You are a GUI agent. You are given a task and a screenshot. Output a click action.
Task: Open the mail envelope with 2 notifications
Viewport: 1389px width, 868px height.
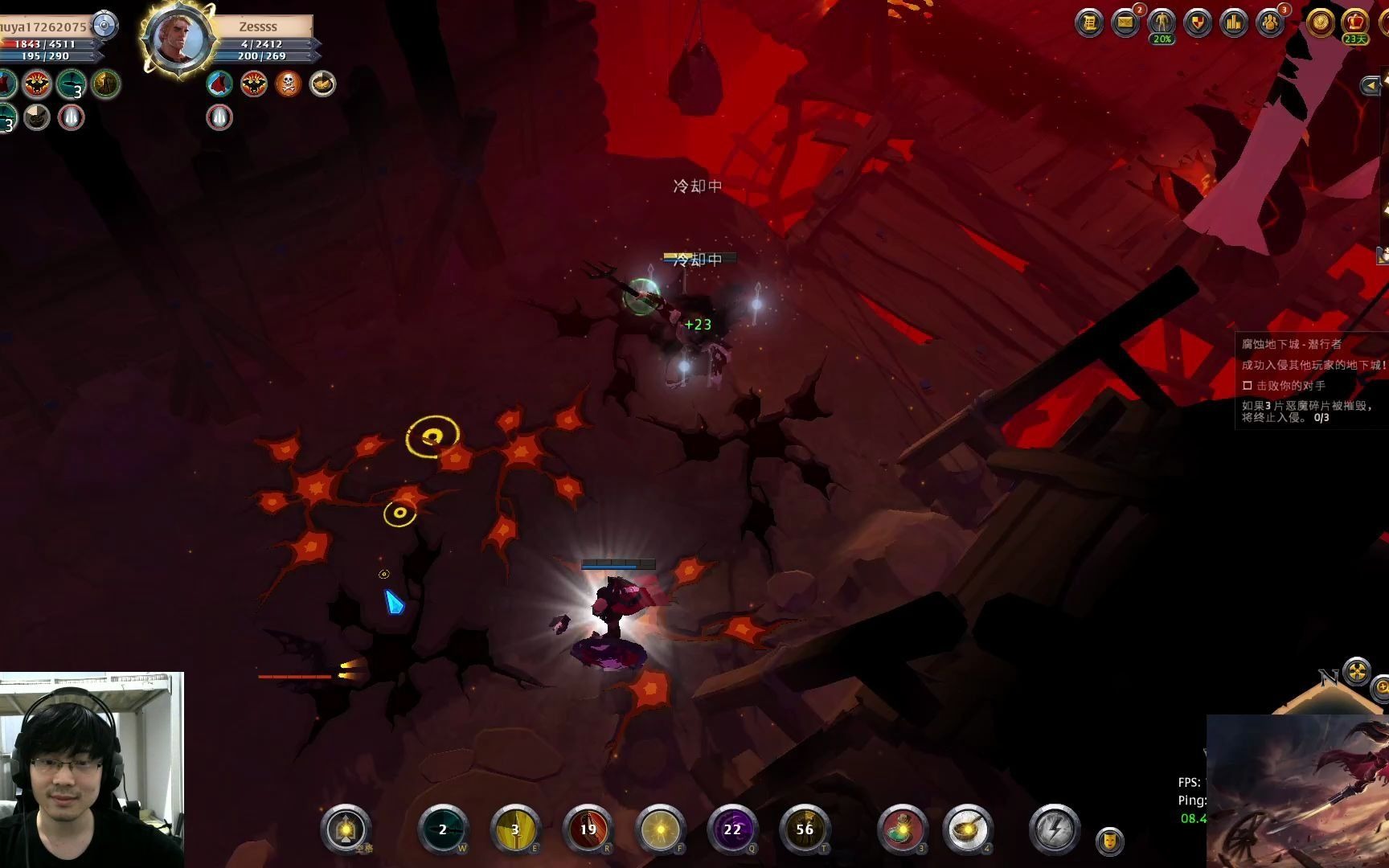pos(1125,23)
